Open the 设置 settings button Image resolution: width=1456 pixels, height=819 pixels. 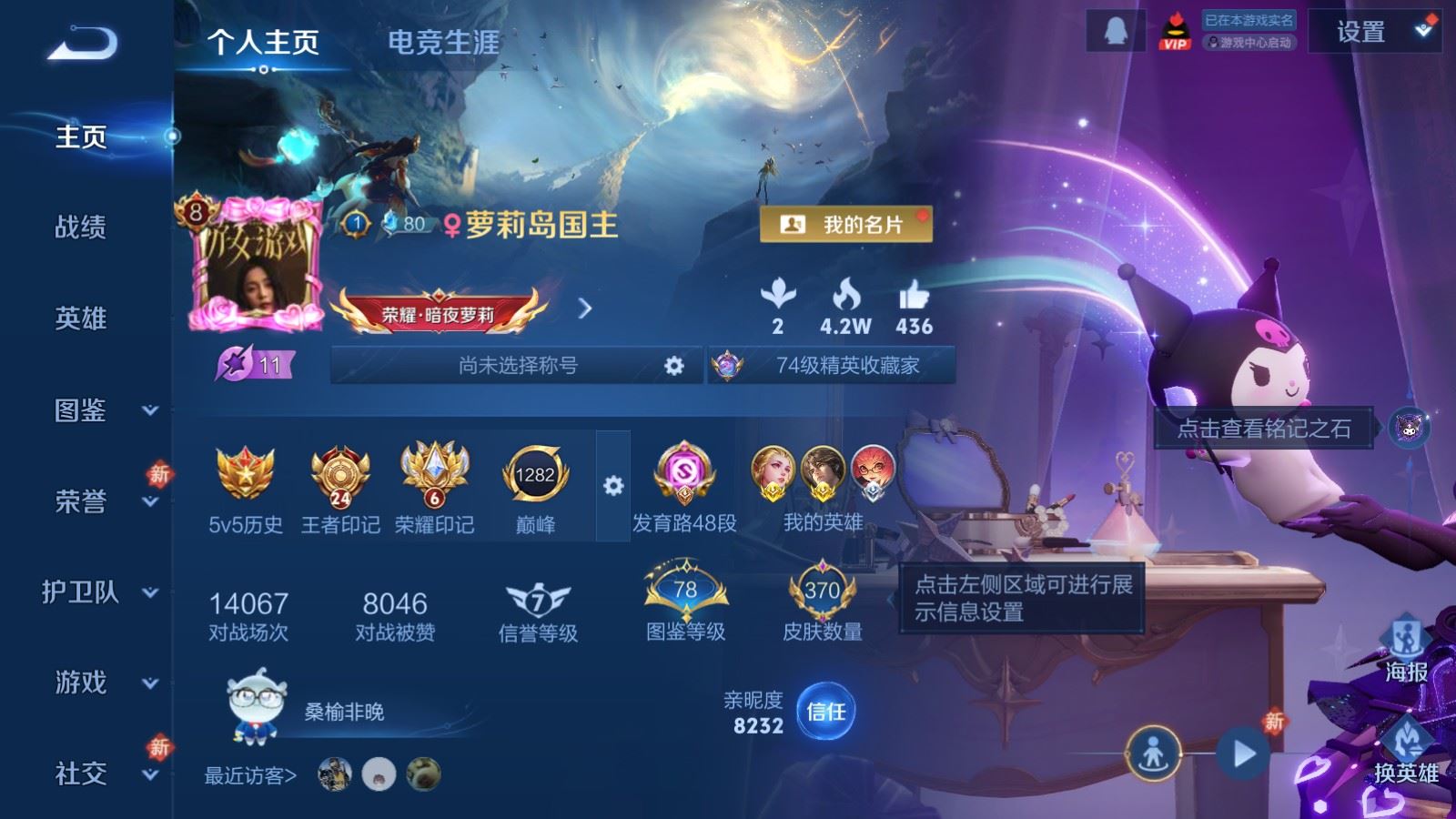click(1362, 30)
